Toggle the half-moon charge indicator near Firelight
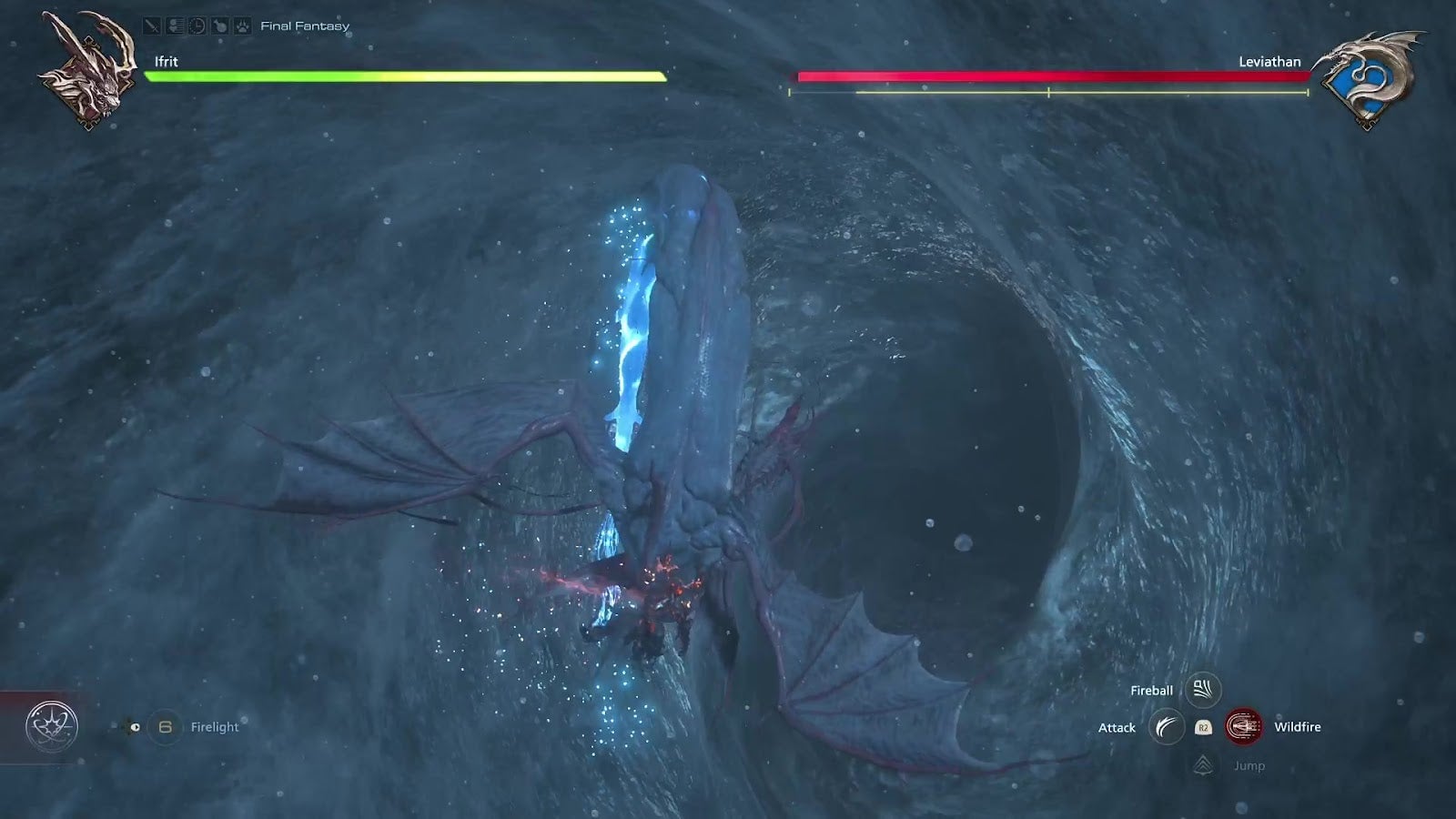The width and height of the screenshot is (1456, 819). 135,726
